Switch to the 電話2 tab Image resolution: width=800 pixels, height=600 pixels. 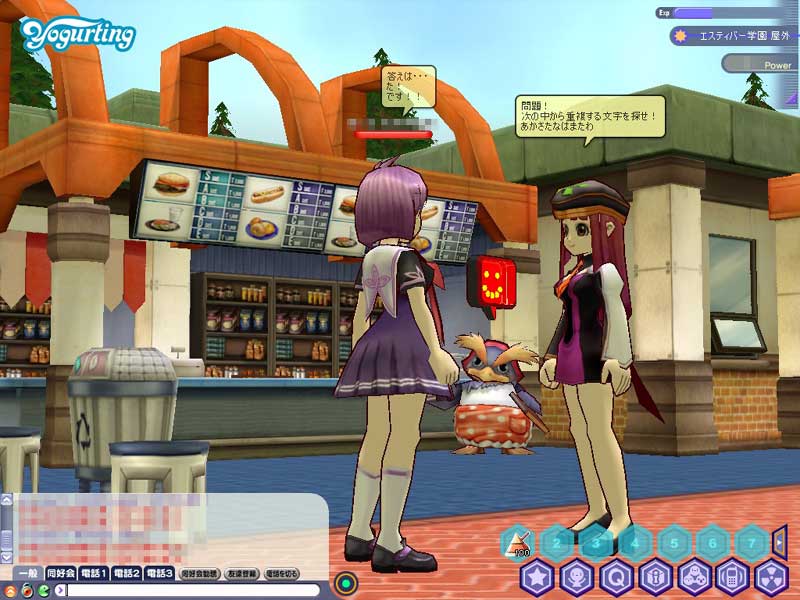tap(127, 573)
